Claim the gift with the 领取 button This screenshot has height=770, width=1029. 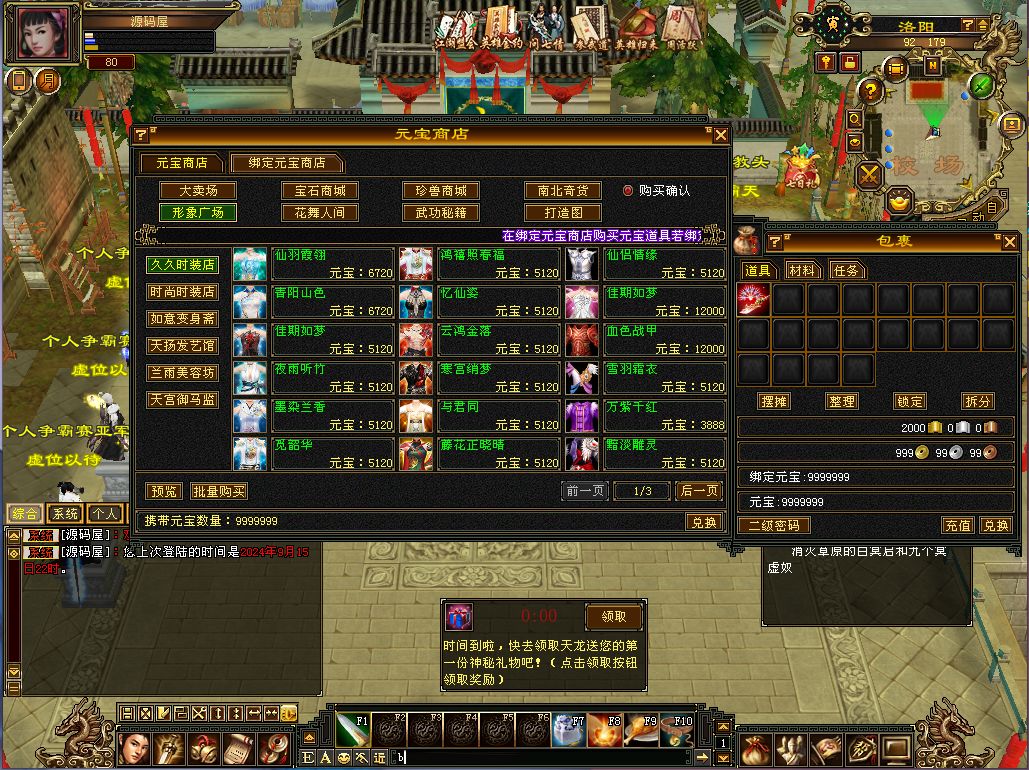[613, 616]
